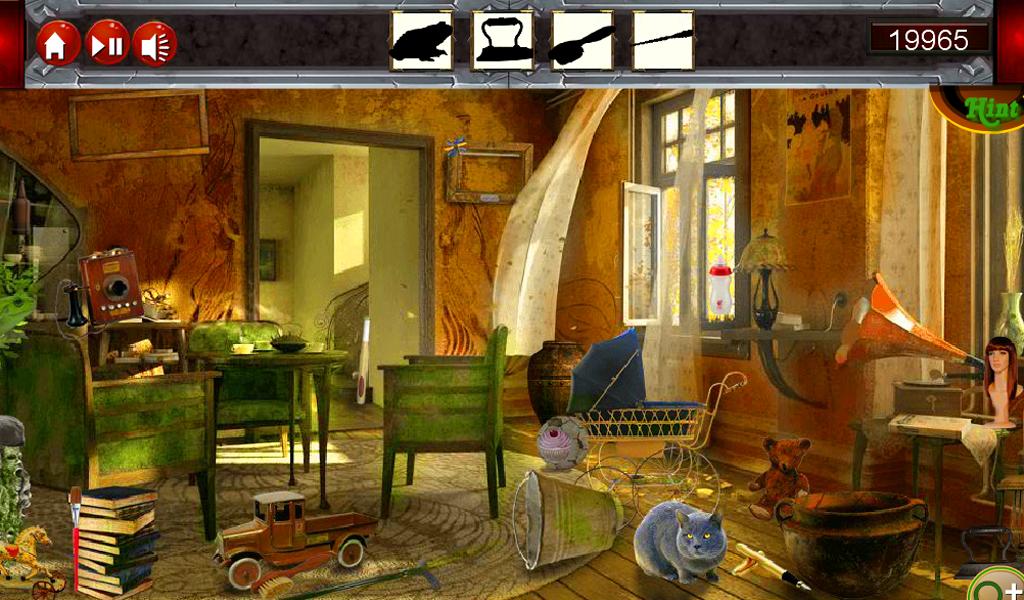Select the frog silhouette slot
This screenshot has height=600, width=1024.
[421, 41]
